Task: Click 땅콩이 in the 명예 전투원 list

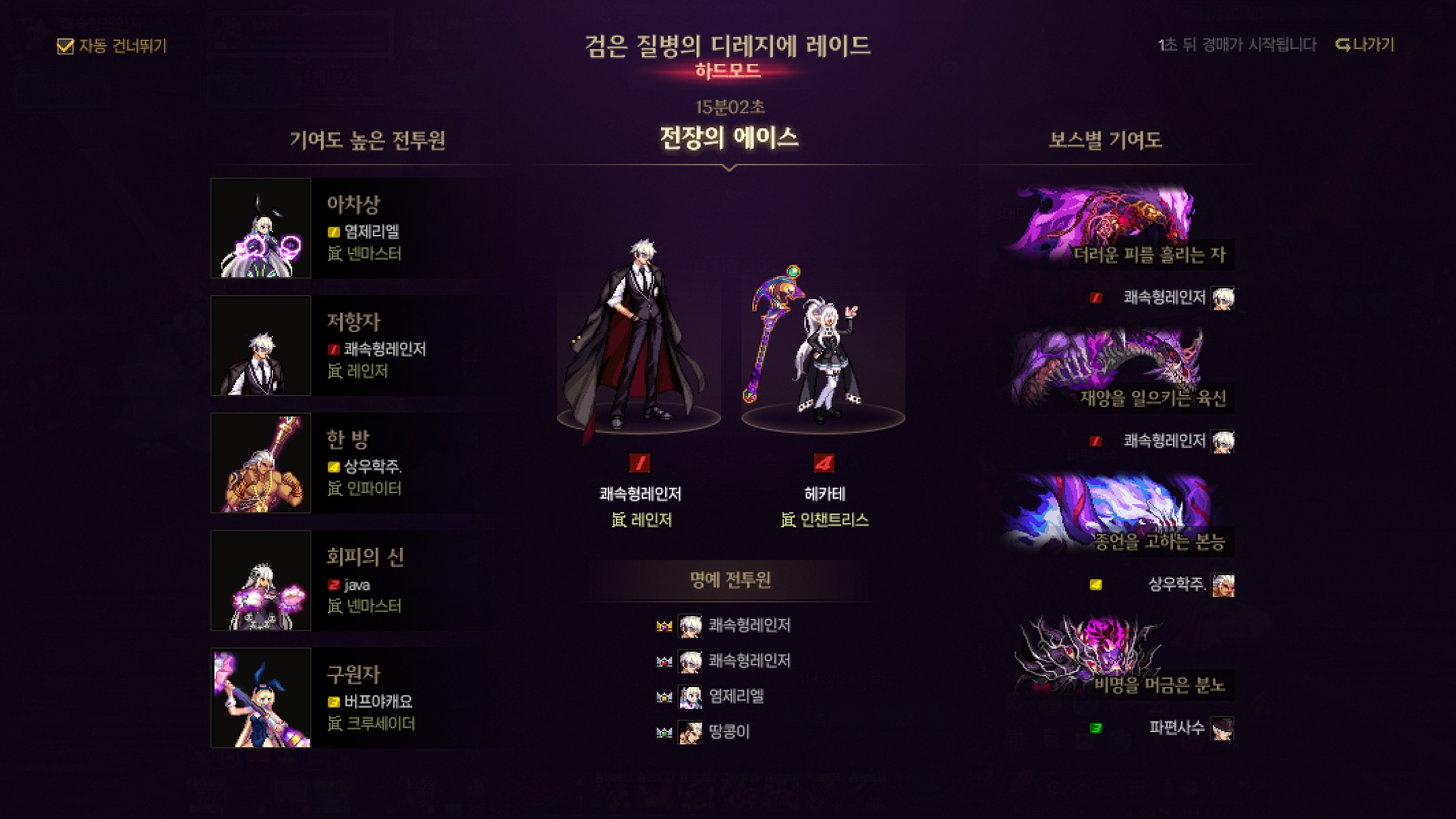Action: pyautogui.click(x=728, y=732)
